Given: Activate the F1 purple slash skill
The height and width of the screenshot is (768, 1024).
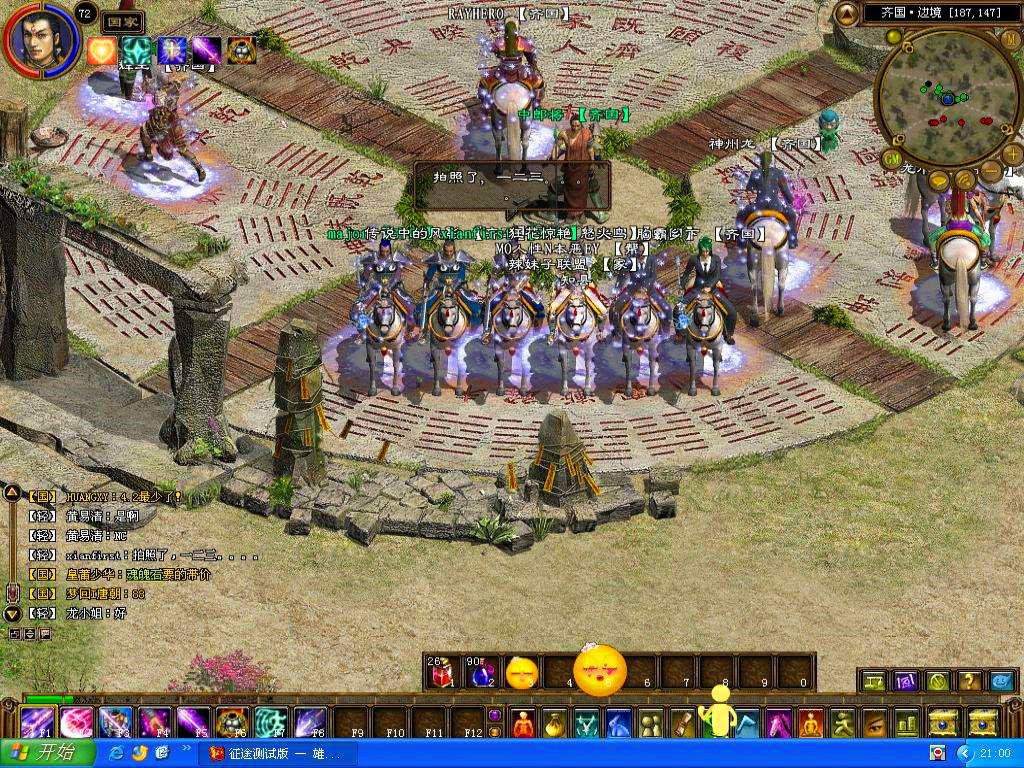Looking at the screenshot, I should pyautogui.click(x=38, y=722).
